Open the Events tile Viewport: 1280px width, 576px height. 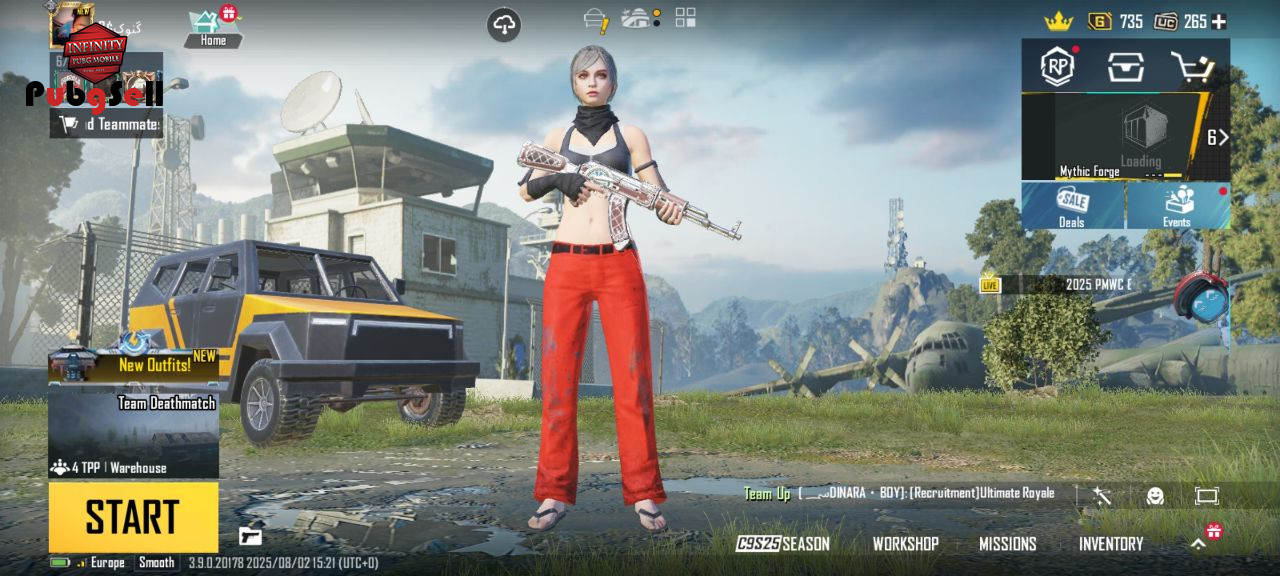coord(1177,206)
